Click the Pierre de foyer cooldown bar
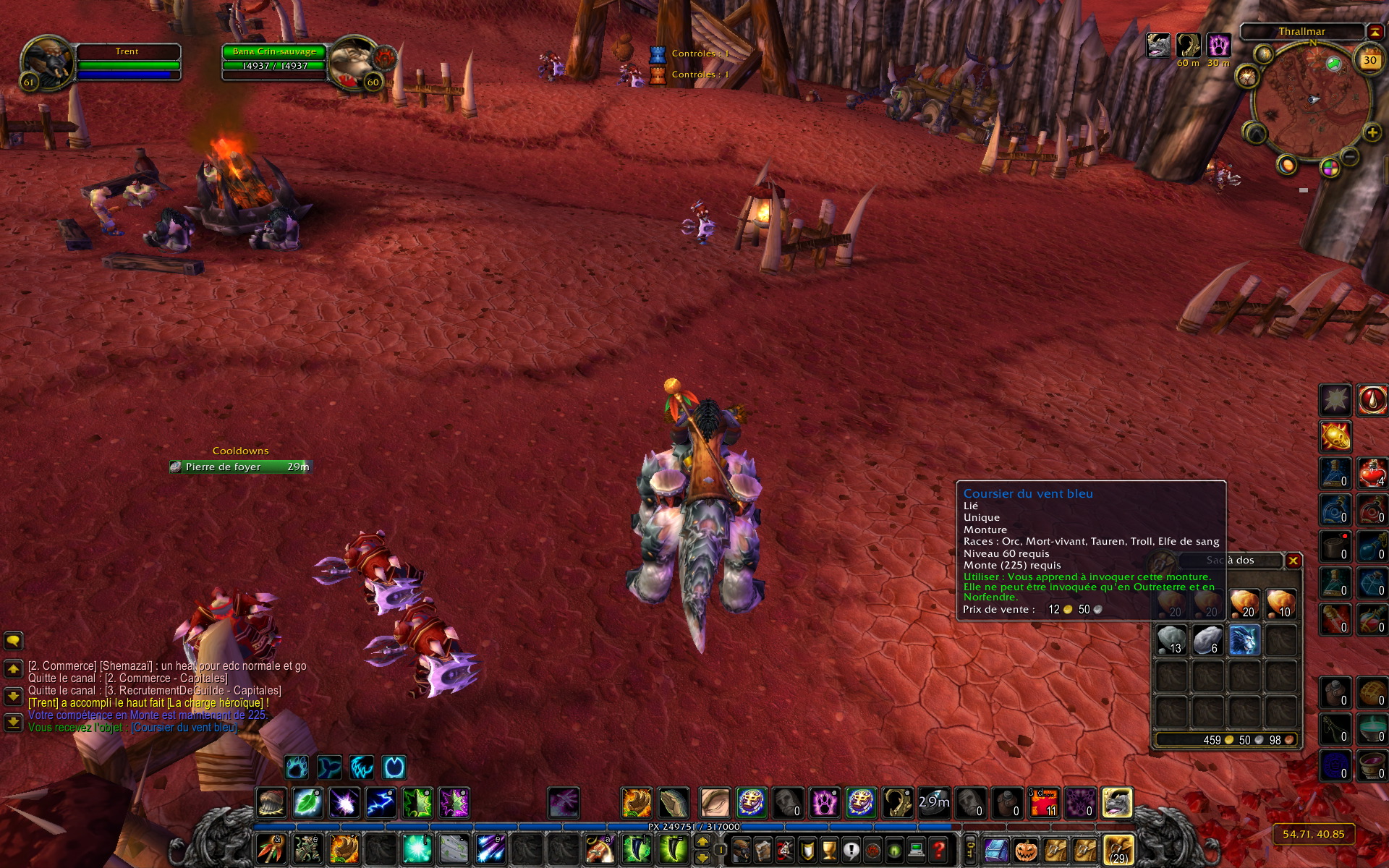This screenshot has width=1389, height=868. point(240,467)
